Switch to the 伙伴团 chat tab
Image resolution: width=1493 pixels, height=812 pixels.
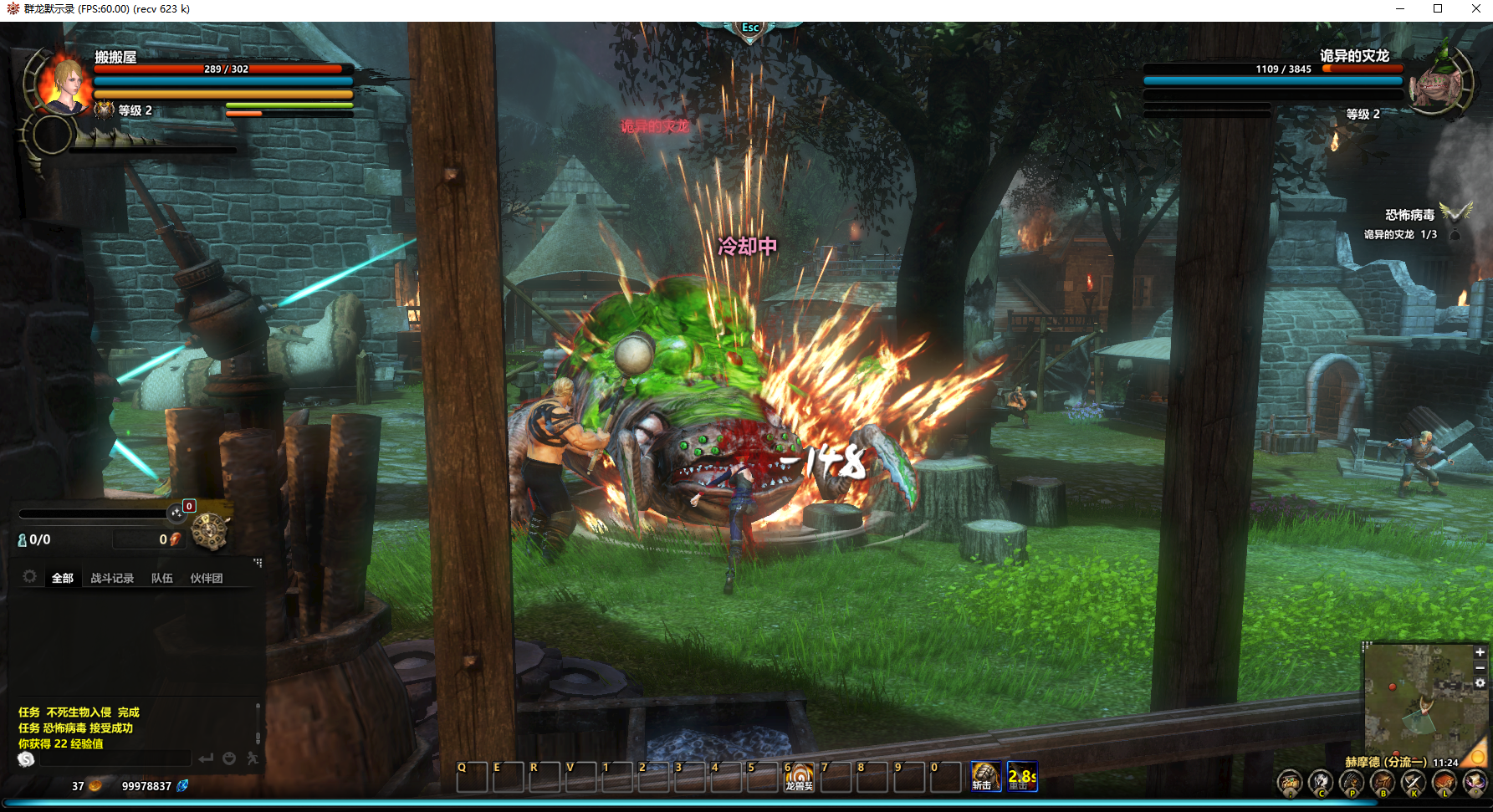point(206,578)
